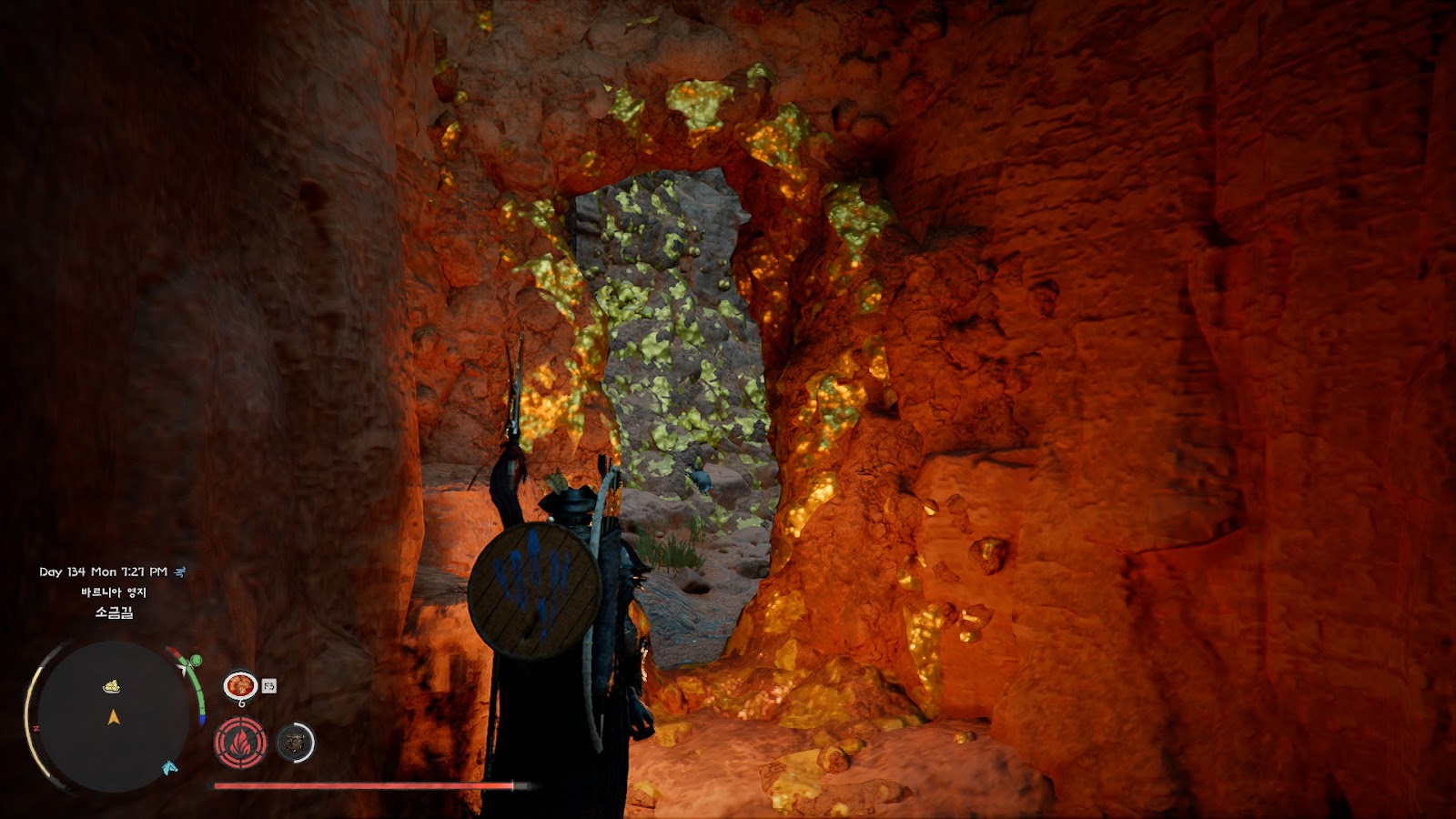Click the blue horse marker on minimap
1456x819 pixels.
coord(169,768)
